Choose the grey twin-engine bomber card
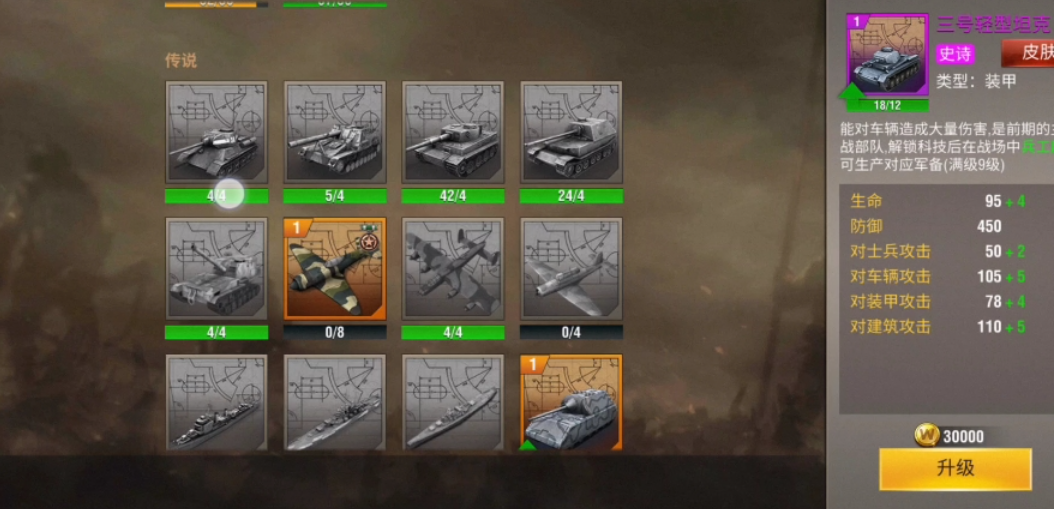Screen dimensions: 1054x509 point(452,269)
